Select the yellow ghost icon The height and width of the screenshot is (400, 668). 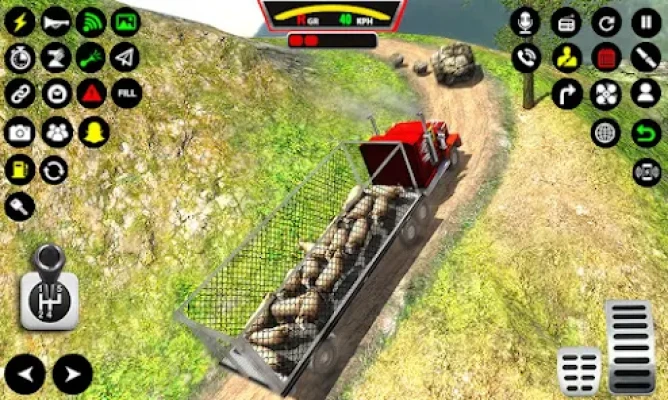[91, 131]
